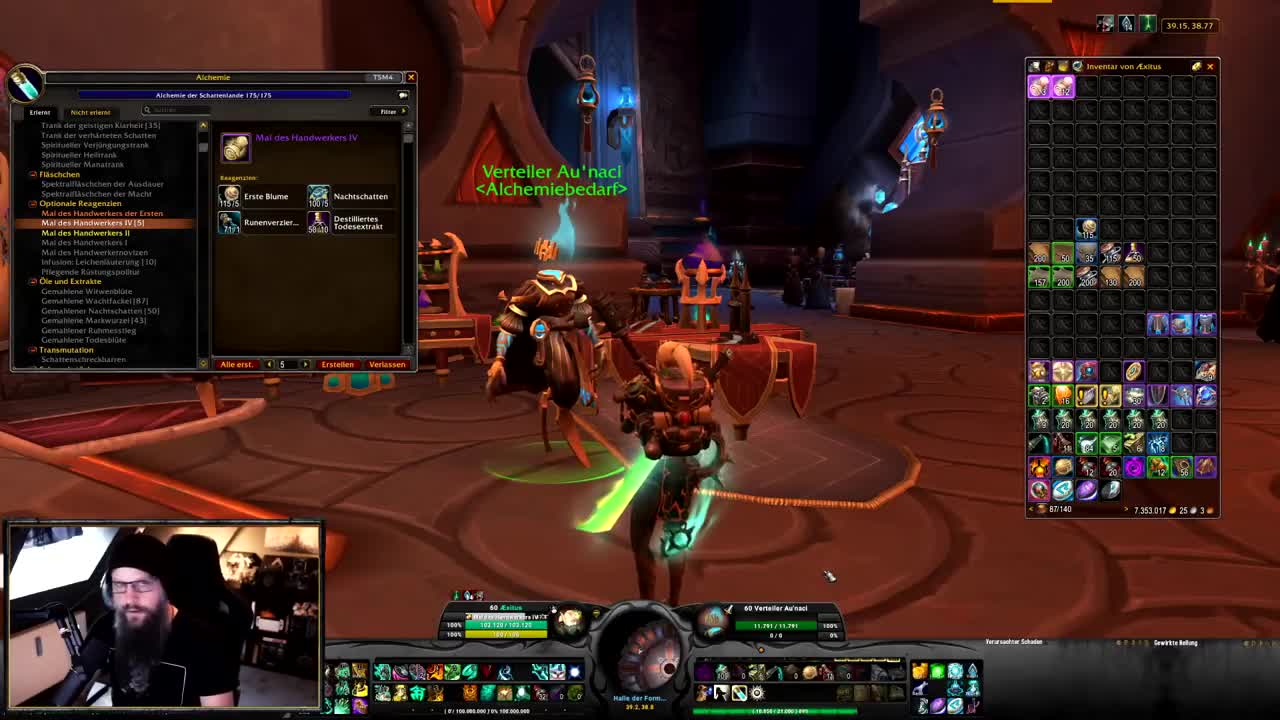Open the TSM4 view button
This screenshot has width=1280, height=720.
tap(382, 77)
